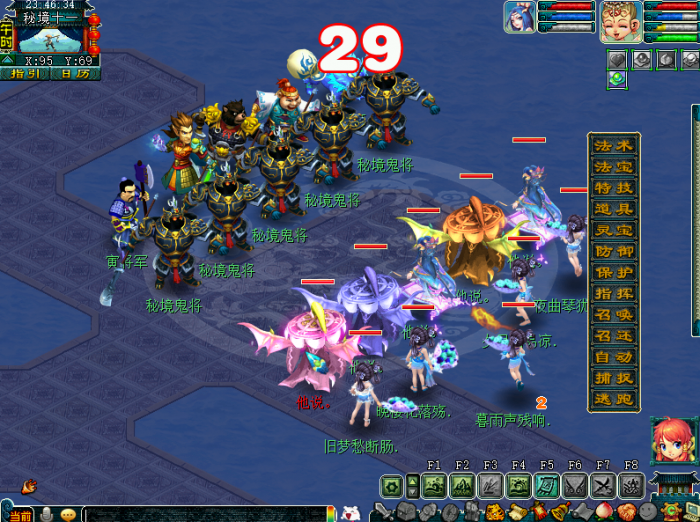Viewport: 700px width, 522px height.
Task: Open the 道具 items command
Action: point(614,209)
